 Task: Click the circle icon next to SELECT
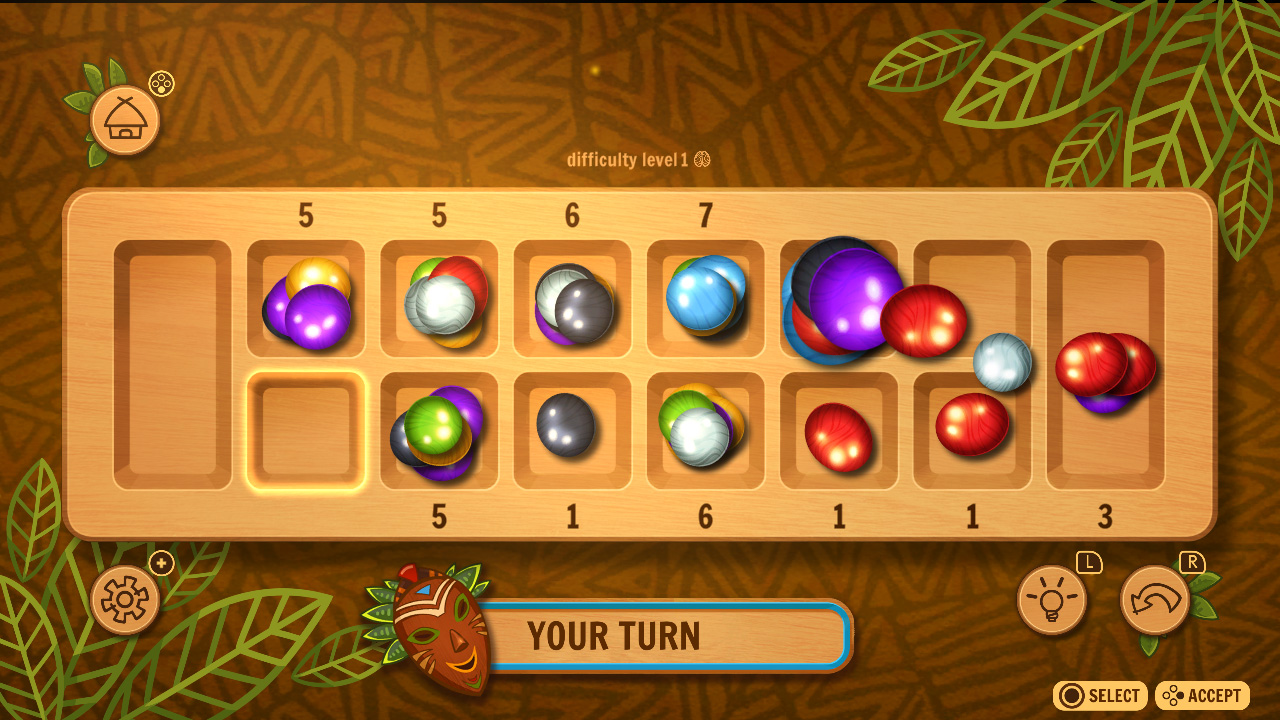point(1072,696)
